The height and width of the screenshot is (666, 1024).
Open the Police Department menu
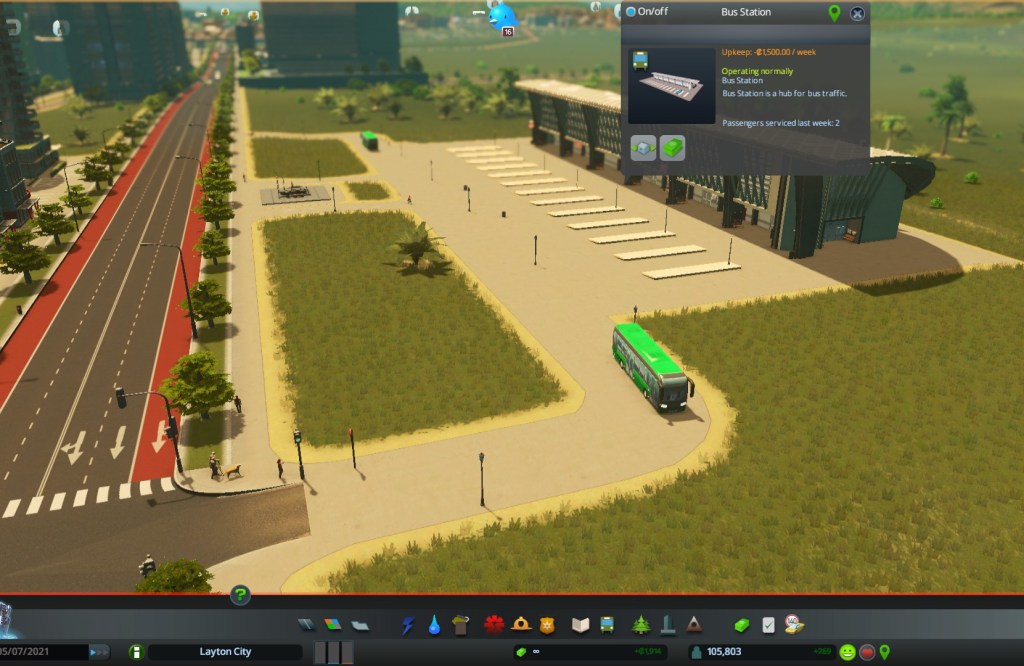pyautogui.click(x=546, y=625)
